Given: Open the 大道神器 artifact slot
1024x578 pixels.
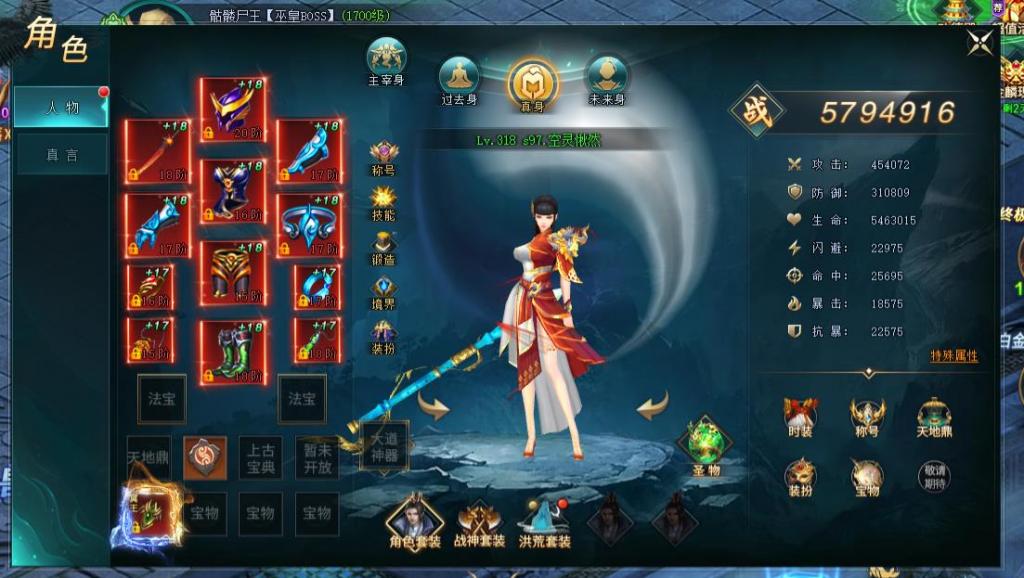Looking at the screenshot, I should tap(384, 444).
